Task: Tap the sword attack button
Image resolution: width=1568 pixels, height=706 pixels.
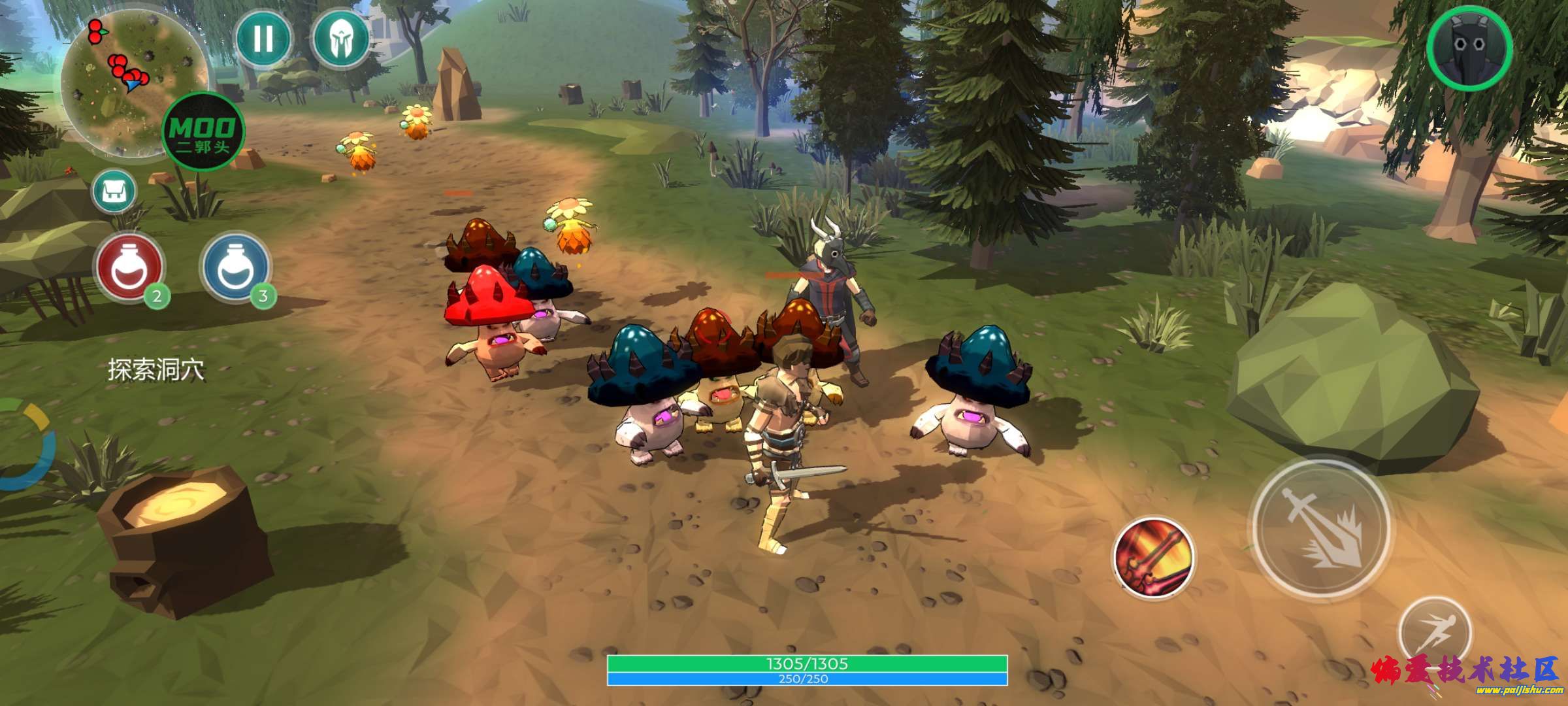Action: [1321, 527]
